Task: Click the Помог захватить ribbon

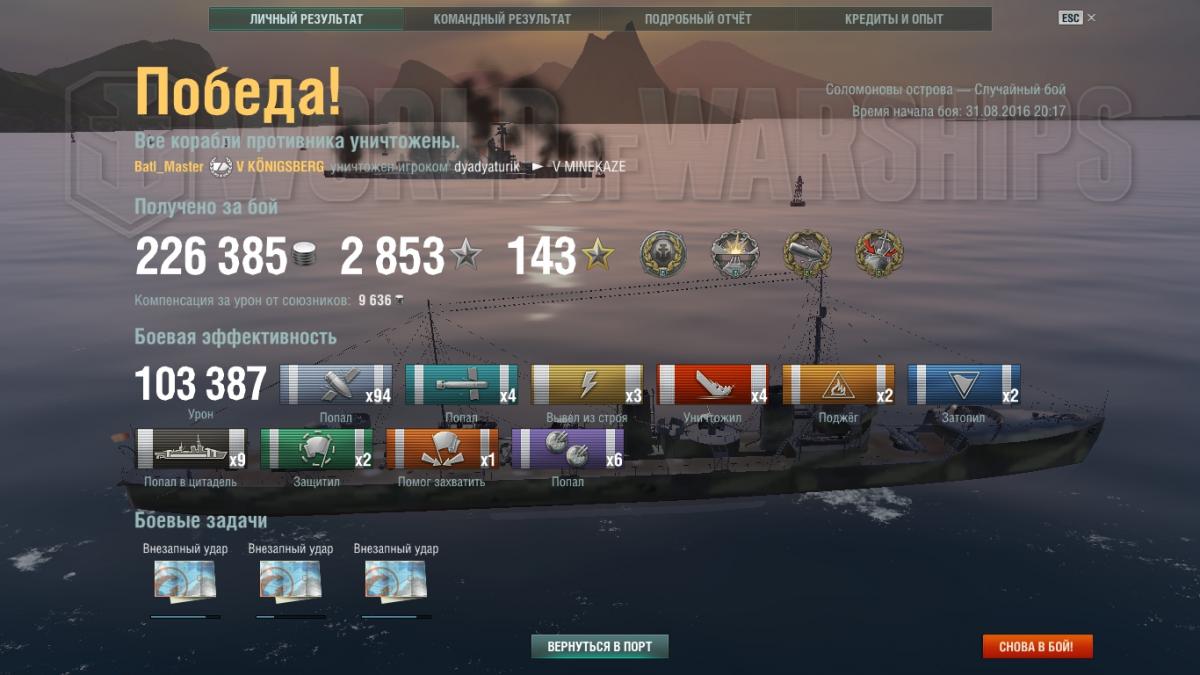Action: (442, 449)
